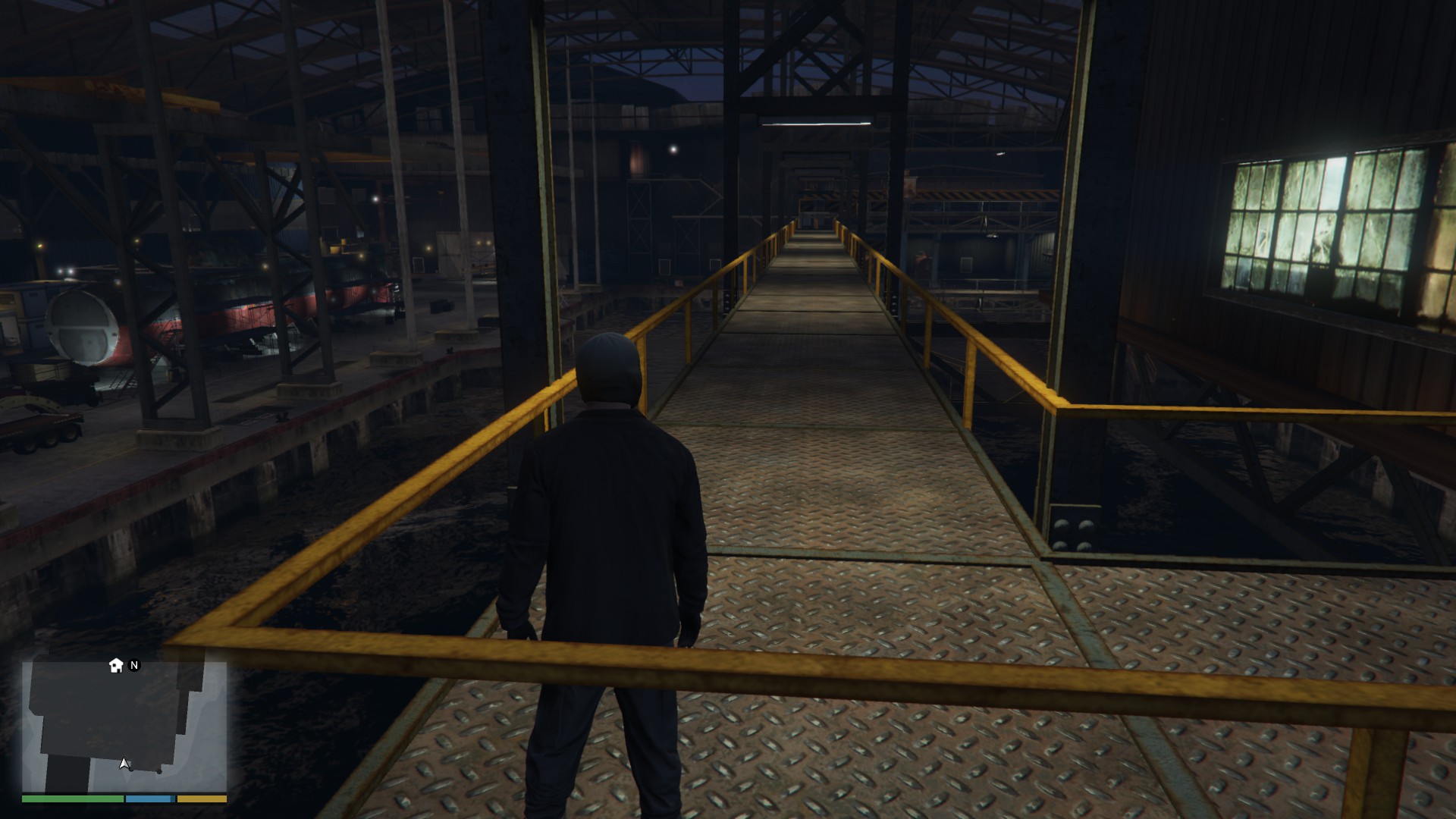The width and height of the screenshot is (1456, 819).
Task: Click the minimap radar panel
Action: click(x=124, y=726)
